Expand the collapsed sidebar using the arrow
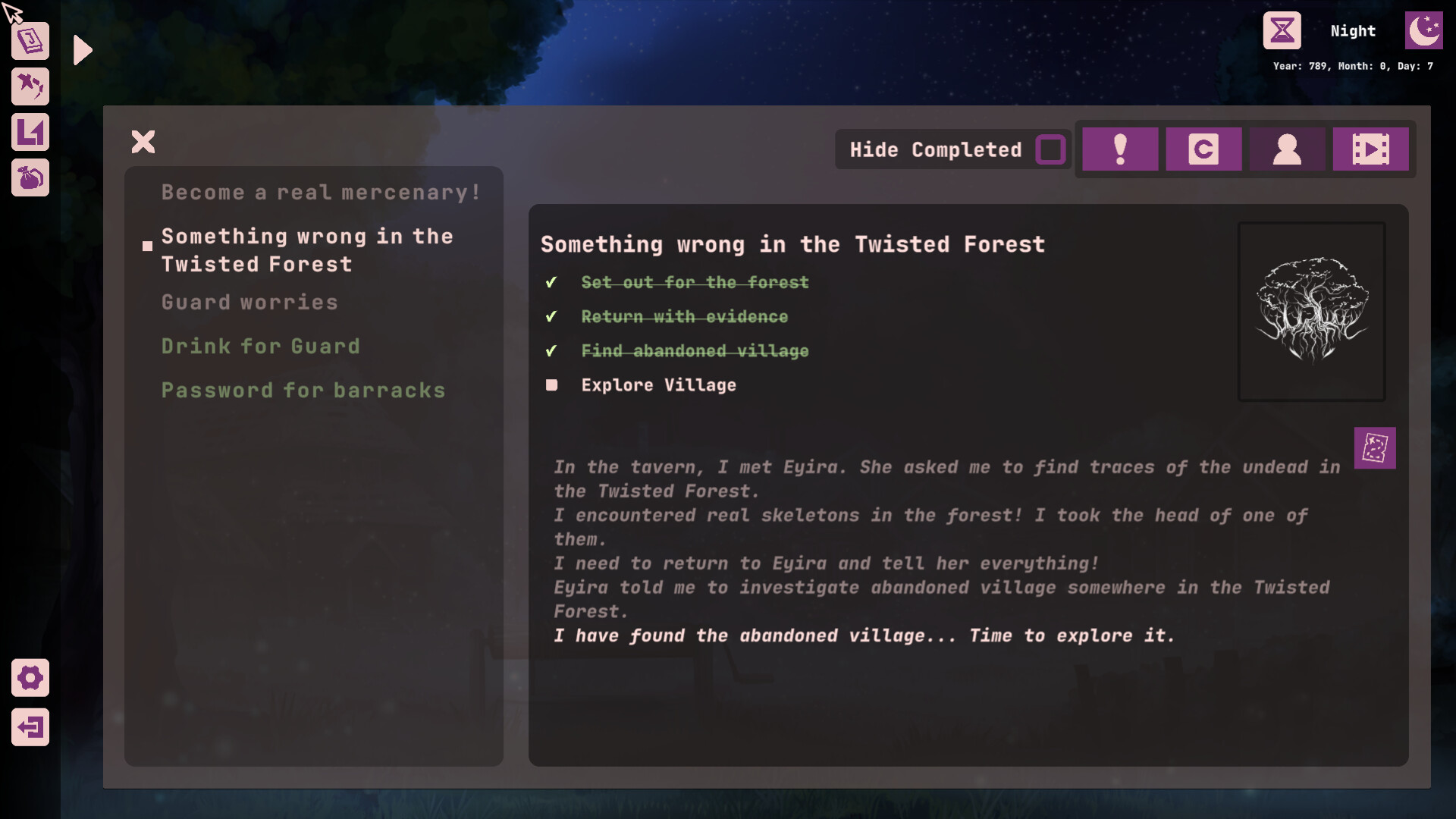This screenshot has height=819, width=1456. (x=82, y=50)
